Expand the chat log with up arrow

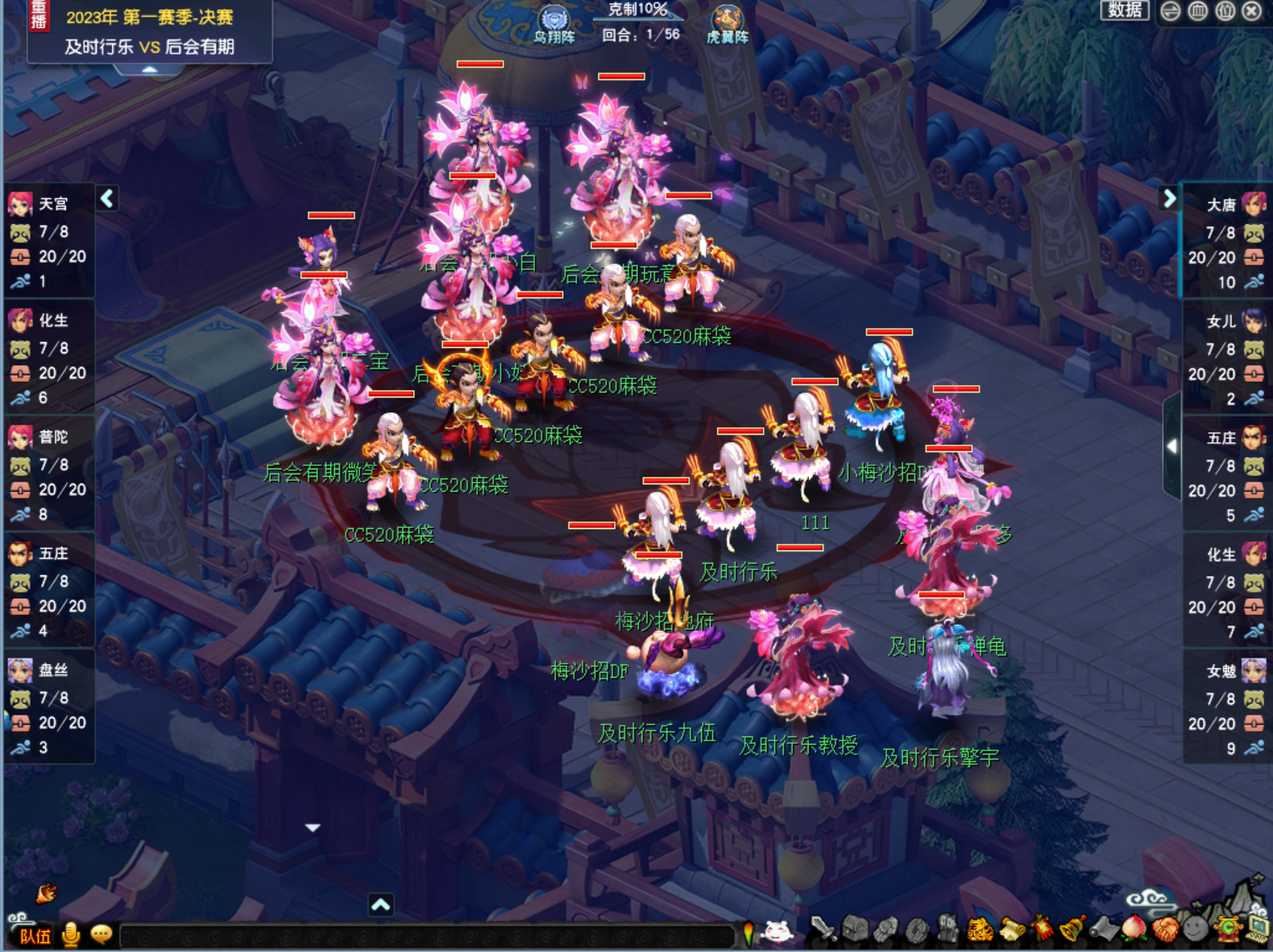[x=380, y=905]
